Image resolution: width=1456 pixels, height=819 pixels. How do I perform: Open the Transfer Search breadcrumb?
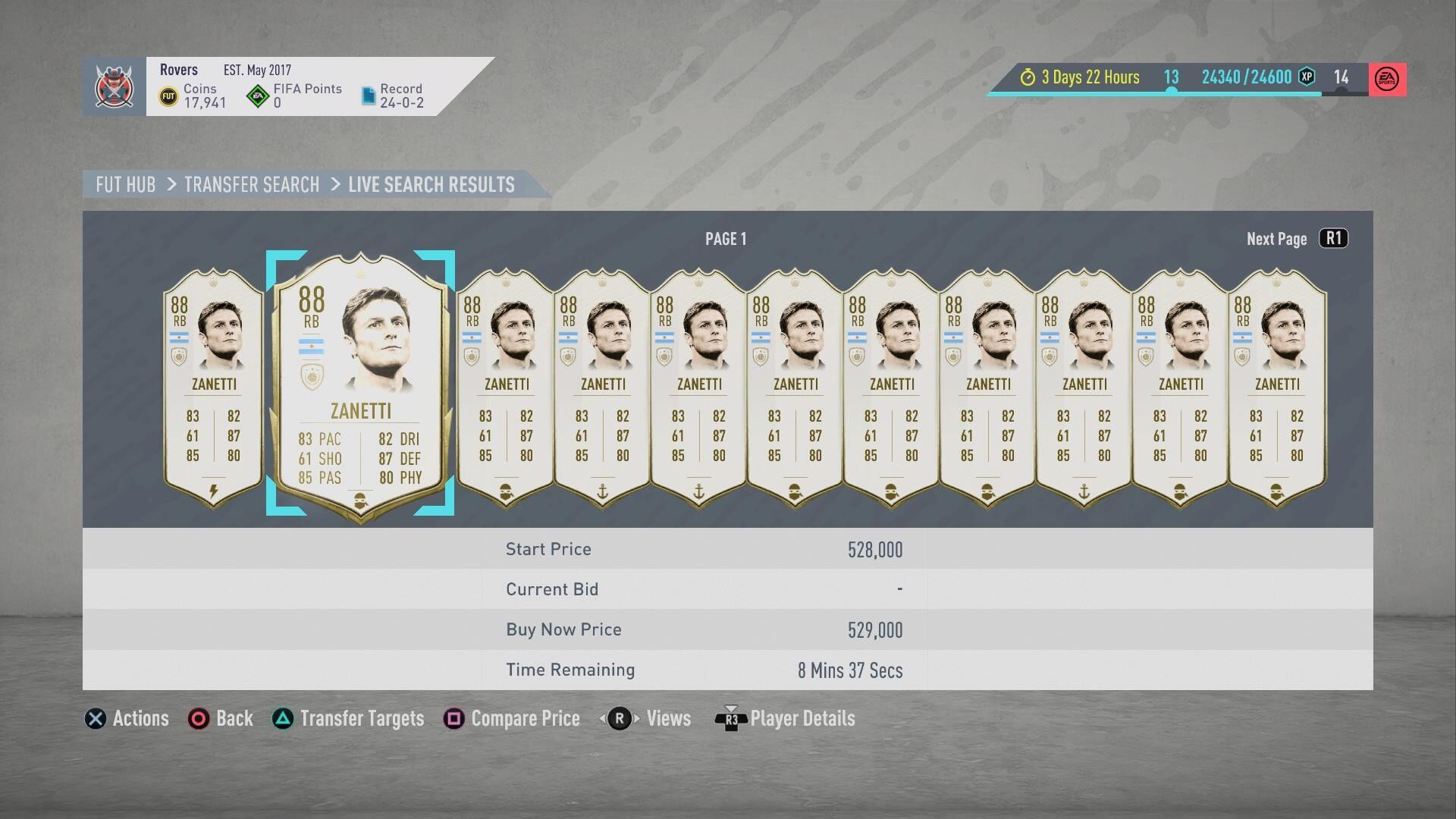pyautogui.click(x=252, y=185)
